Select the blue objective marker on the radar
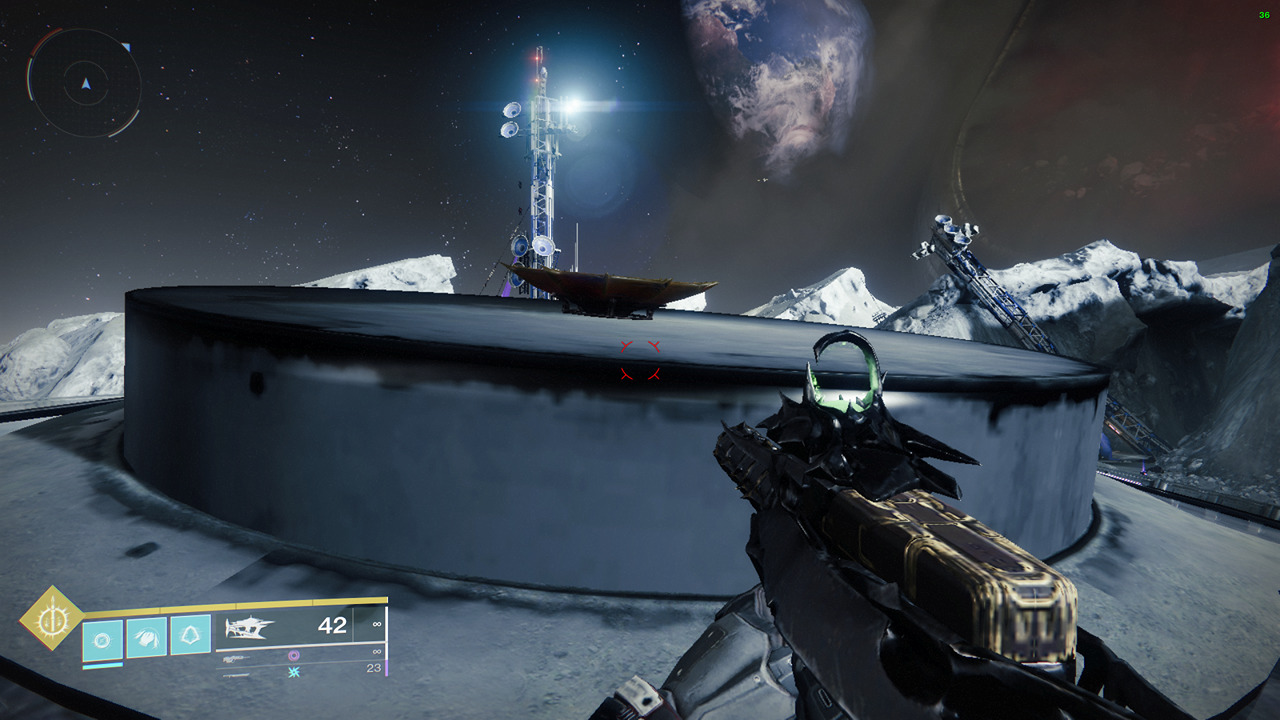1280x720 pixels. (x=127, y=47)
